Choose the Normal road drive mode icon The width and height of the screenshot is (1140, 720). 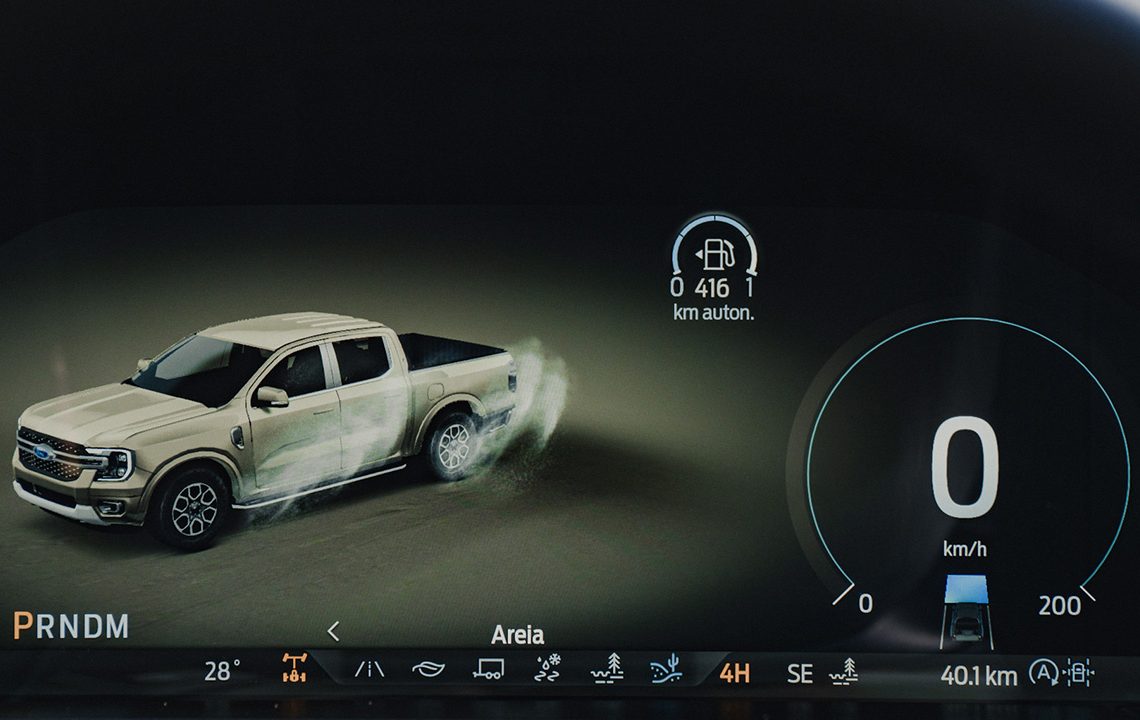[x=369, y=669]
